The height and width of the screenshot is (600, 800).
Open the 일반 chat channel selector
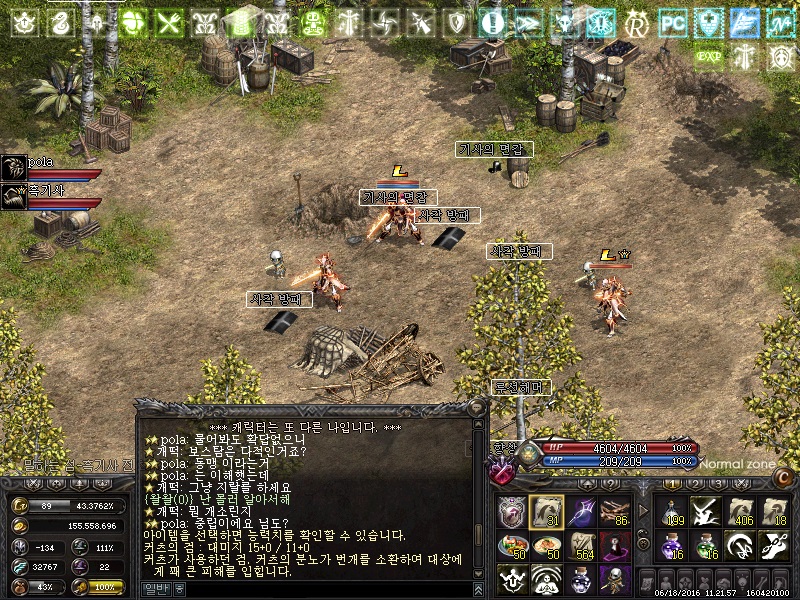click(160, 589)
